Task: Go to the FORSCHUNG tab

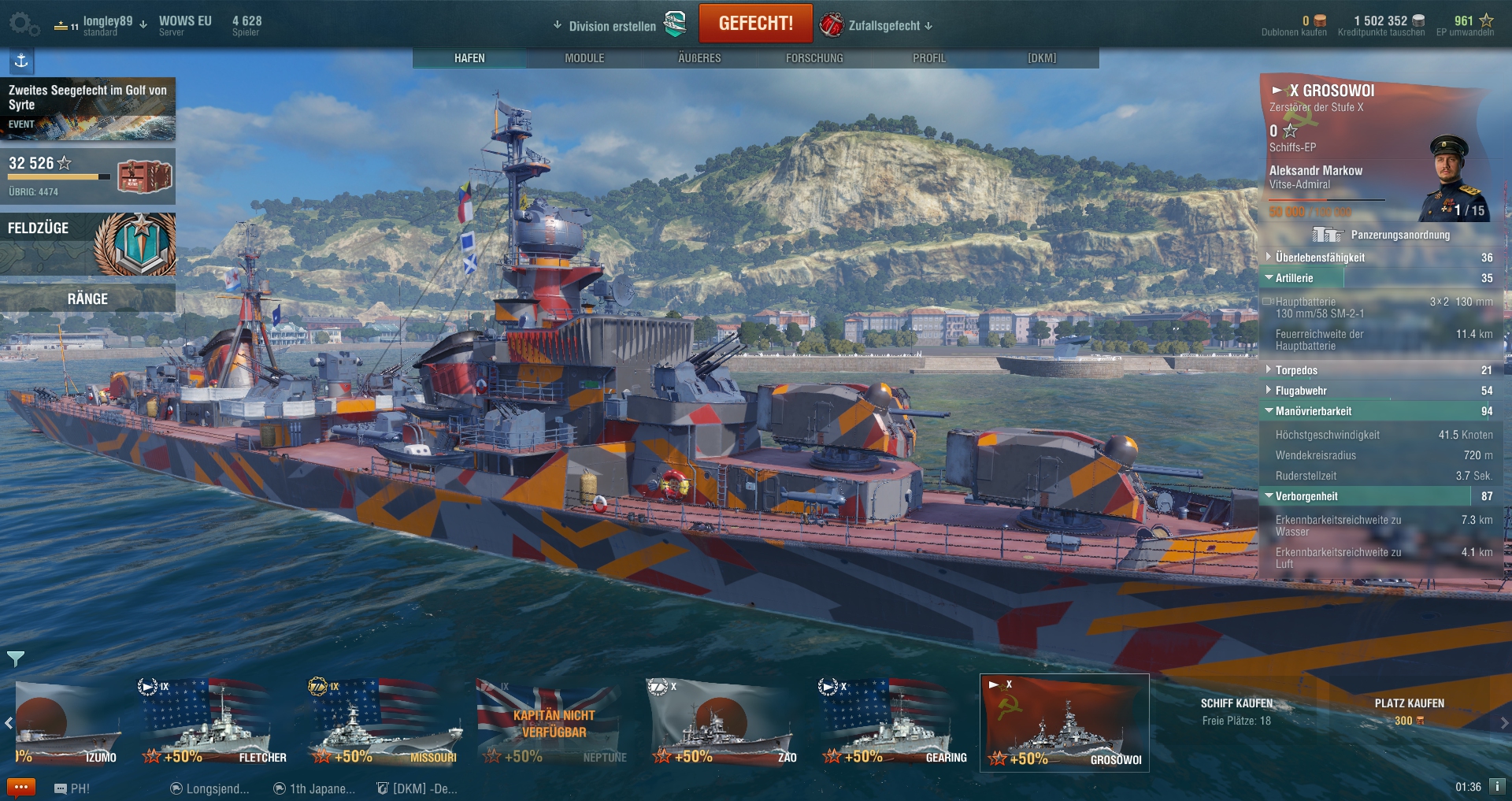Action: pos(814,58)
